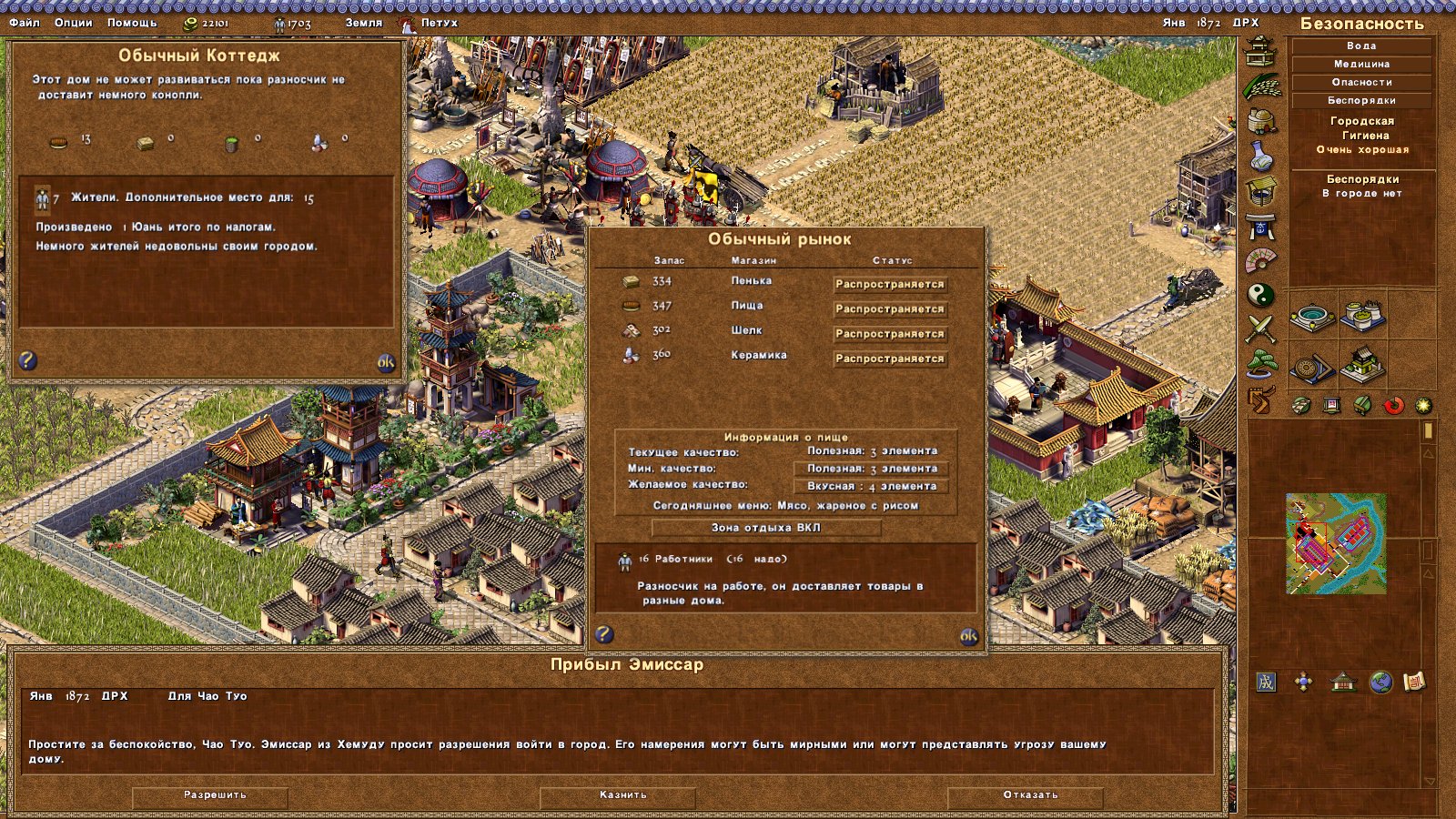Open the Файл menu
1456x819 pixels.
[25, 23]
